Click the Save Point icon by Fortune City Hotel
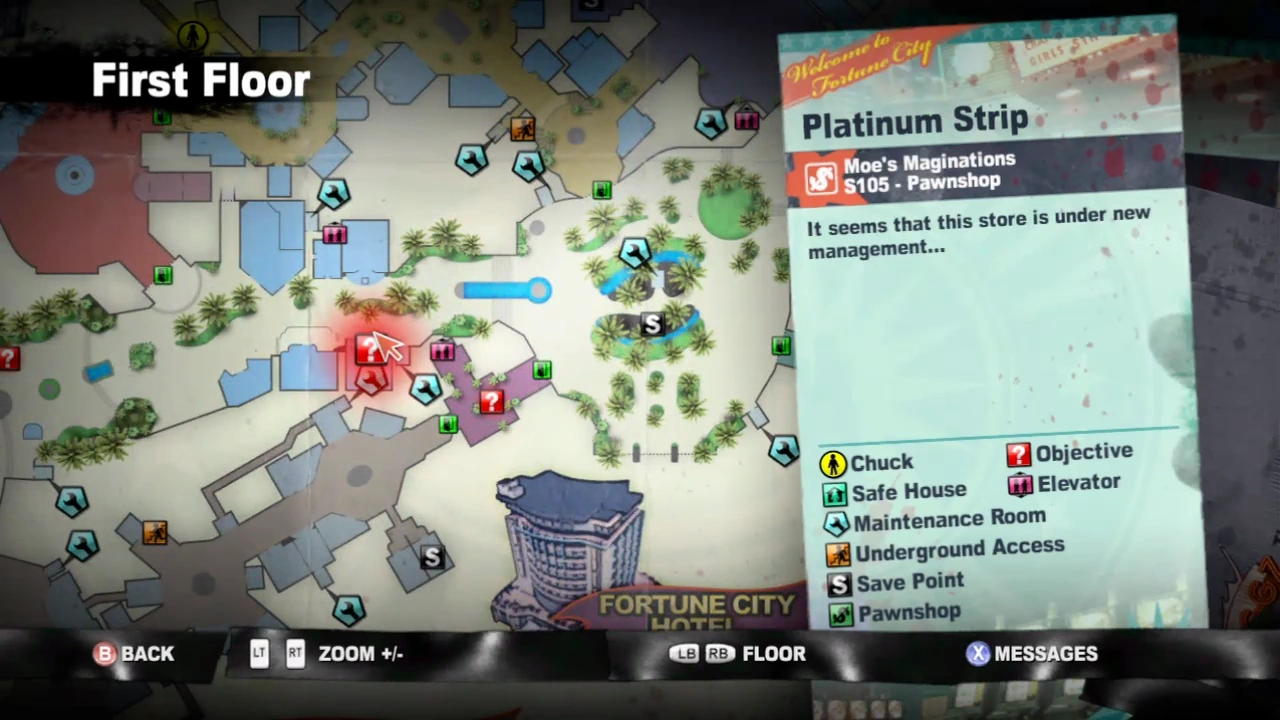 [432, 558]
